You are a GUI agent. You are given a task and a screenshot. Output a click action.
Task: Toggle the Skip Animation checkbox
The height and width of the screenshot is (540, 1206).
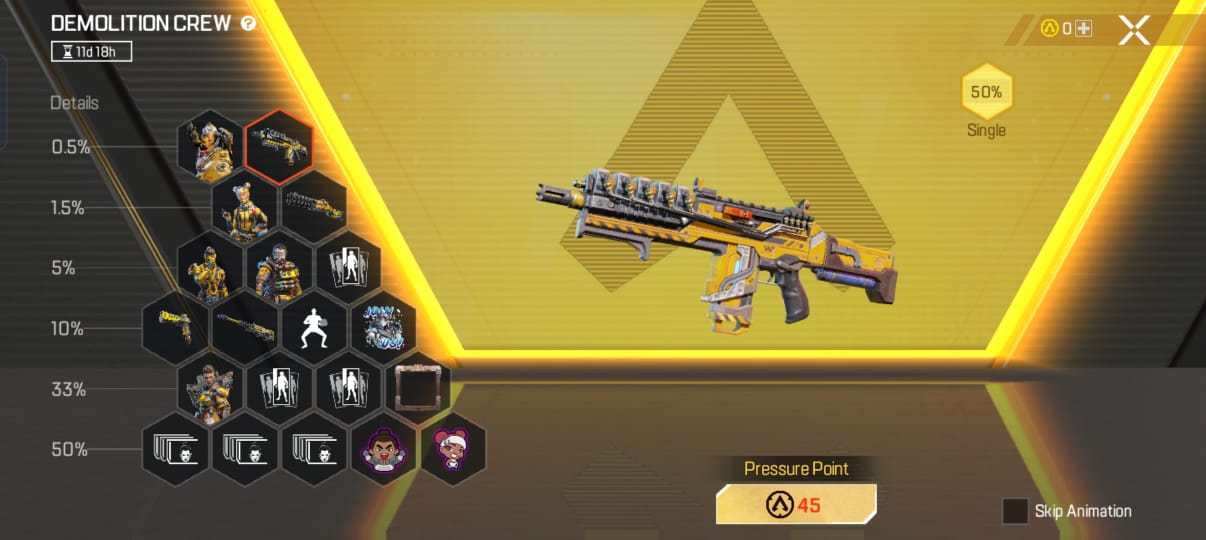pos(1015,511)
